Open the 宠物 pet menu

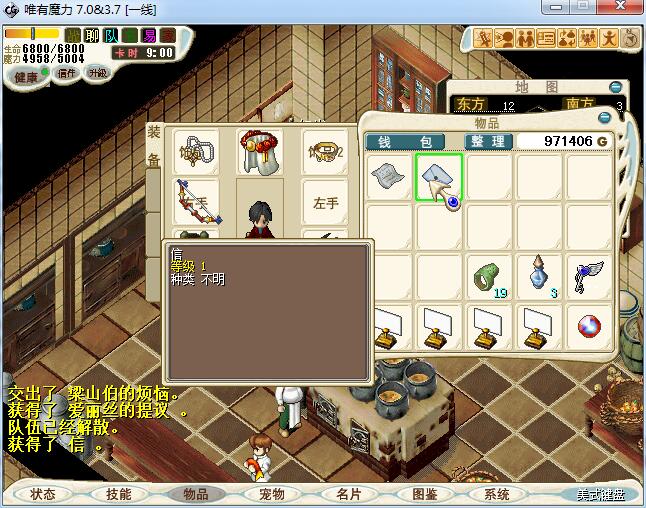[x=272, y=494]
